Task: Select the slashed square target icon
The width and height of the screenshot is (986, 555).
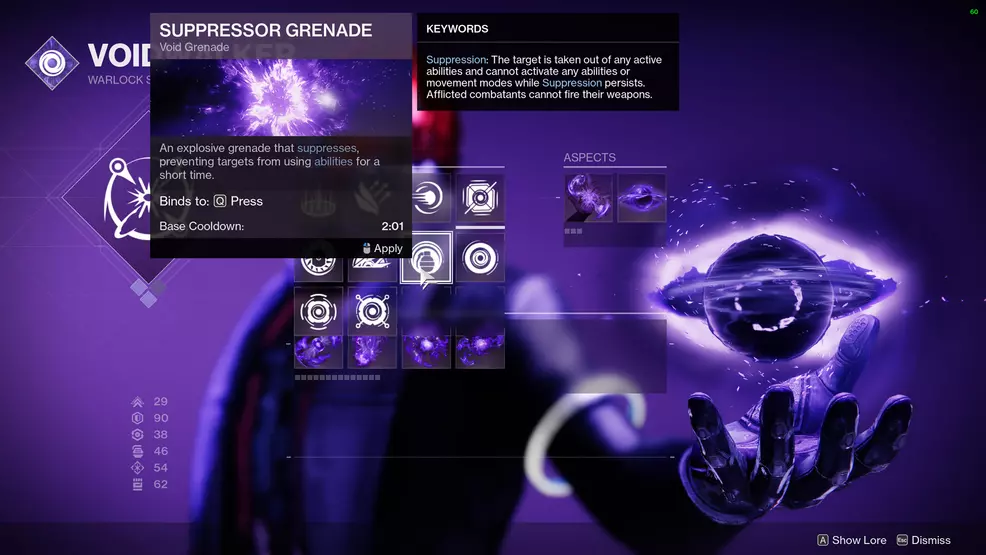Action: (480, 197)
